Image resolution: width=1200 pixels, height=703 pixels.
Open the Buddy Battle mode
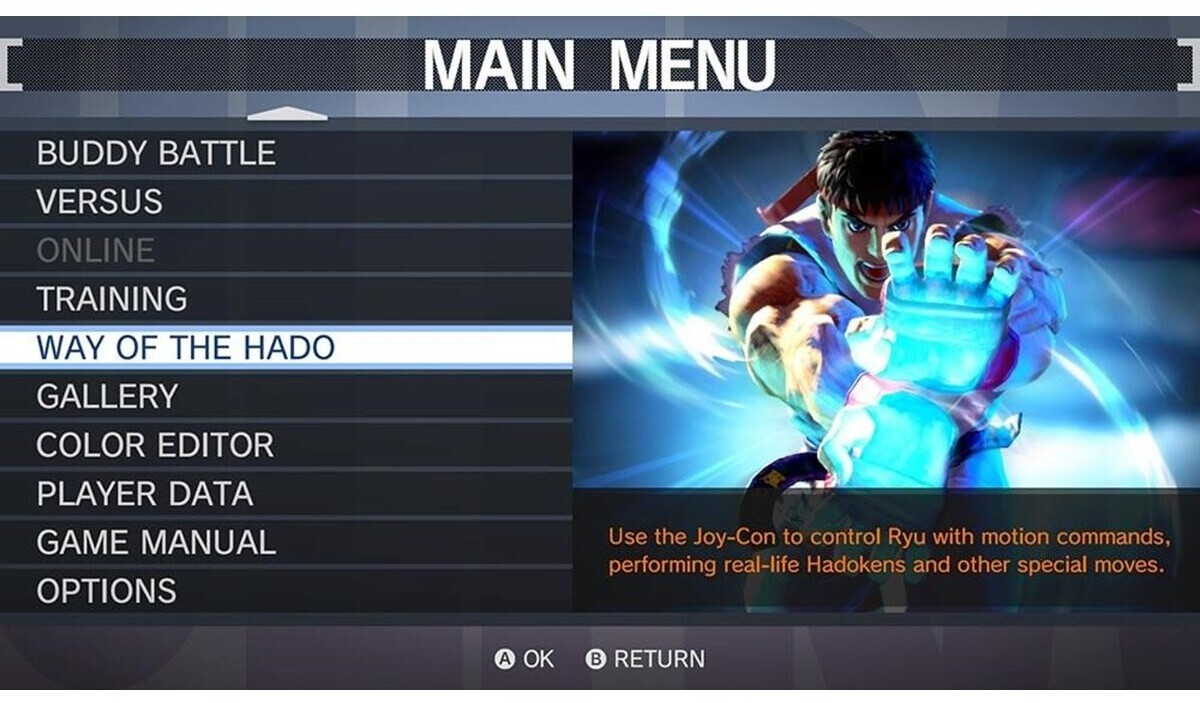click(x=157, y=153)
